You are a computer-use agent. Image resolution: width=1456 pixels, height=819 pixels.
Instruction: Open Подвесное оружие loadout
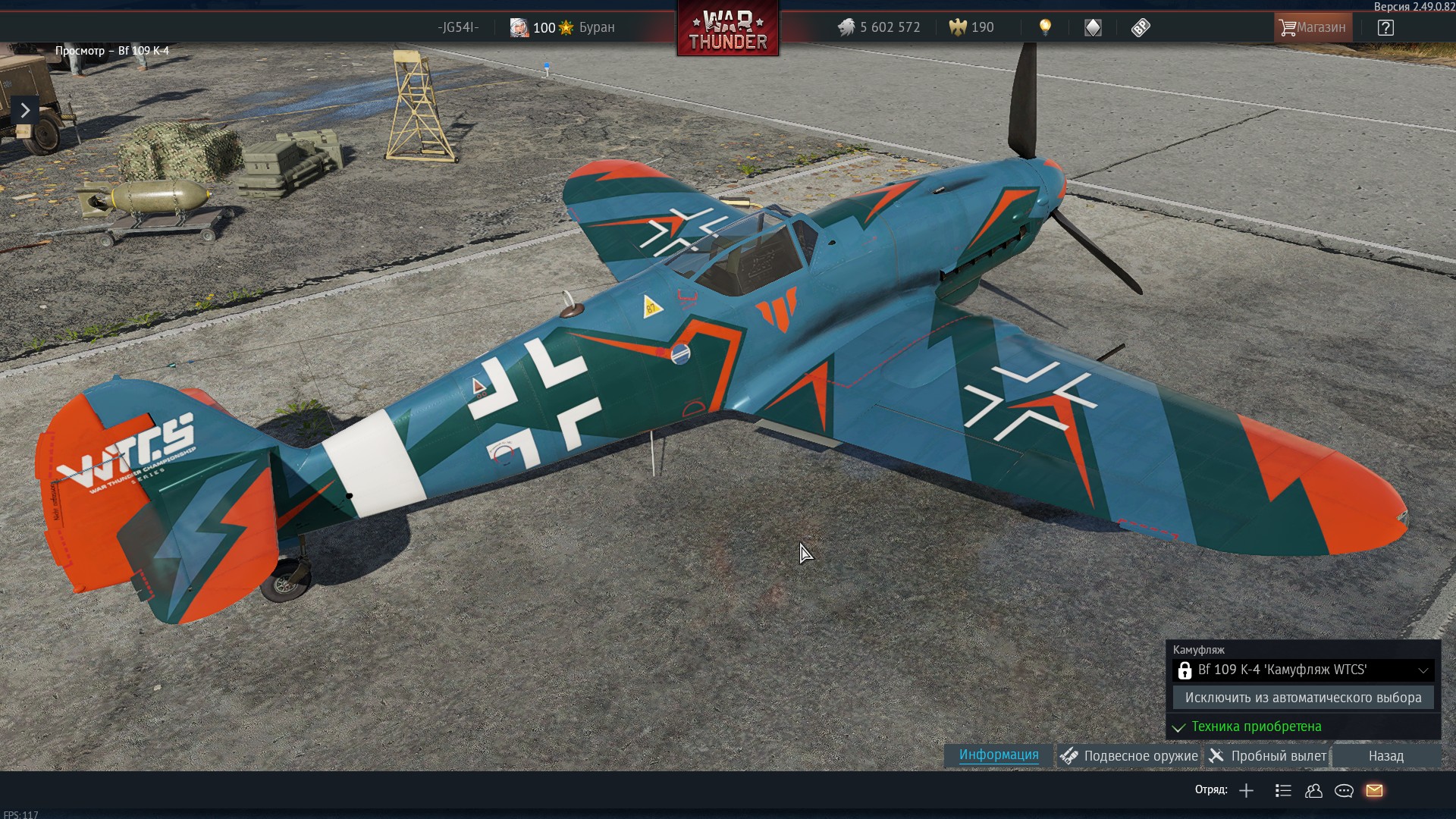click(1130, 756)
